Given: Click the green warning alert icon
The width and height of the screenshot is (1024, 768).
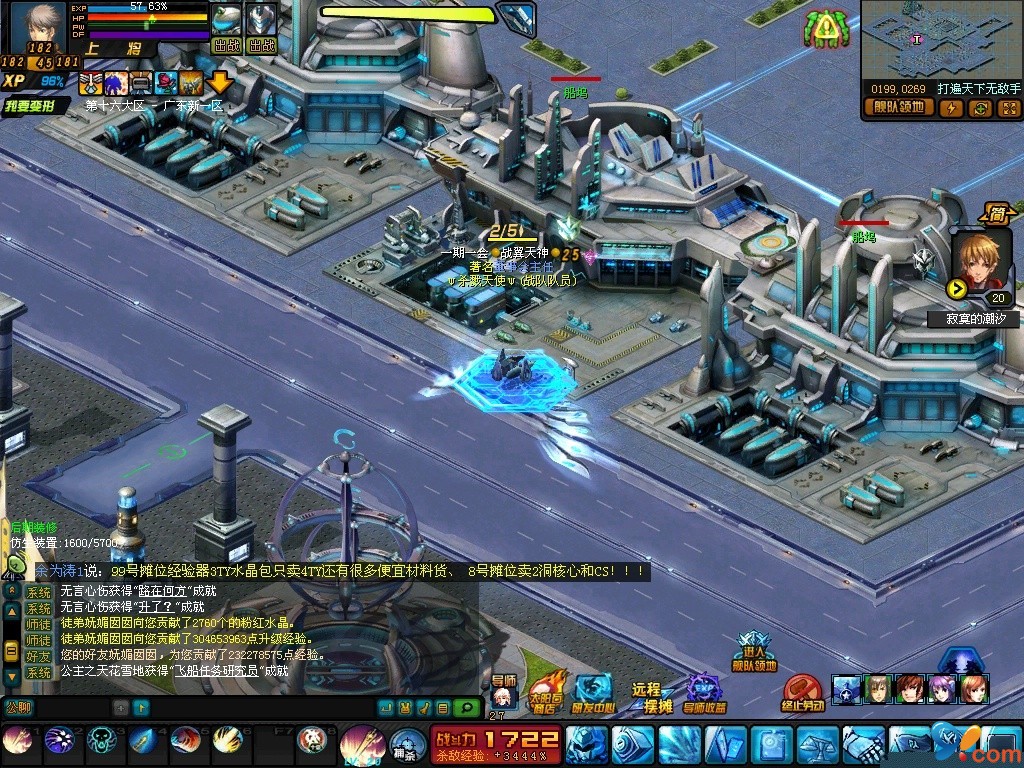Looking at the screenshot, I should click(823, 31).
